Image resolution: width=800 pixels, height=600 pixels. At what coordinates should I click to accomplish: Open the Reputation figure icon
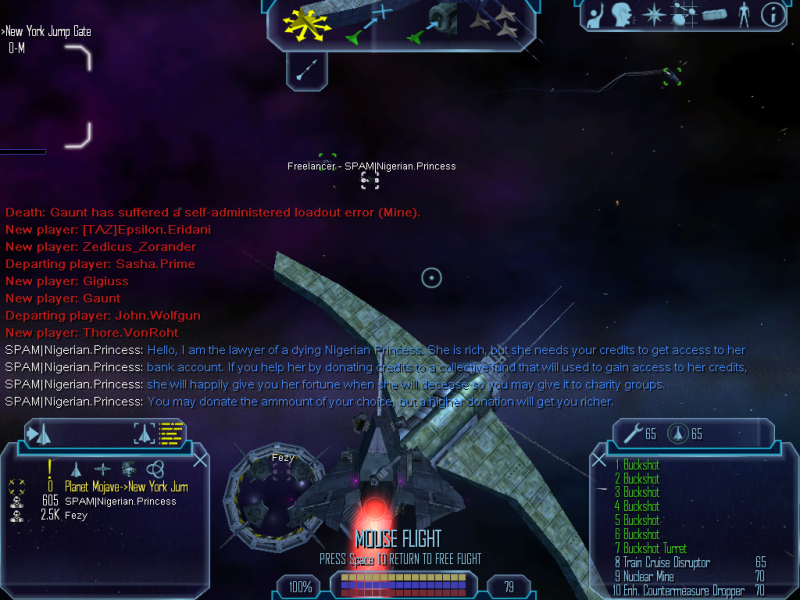742,15
